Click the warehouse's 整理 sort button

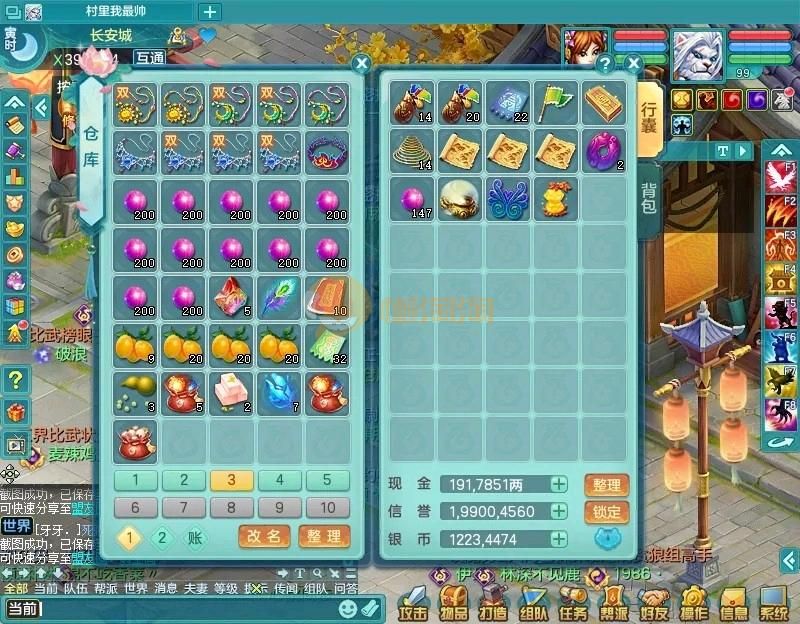pyautogui.click(x=324, y=537)
